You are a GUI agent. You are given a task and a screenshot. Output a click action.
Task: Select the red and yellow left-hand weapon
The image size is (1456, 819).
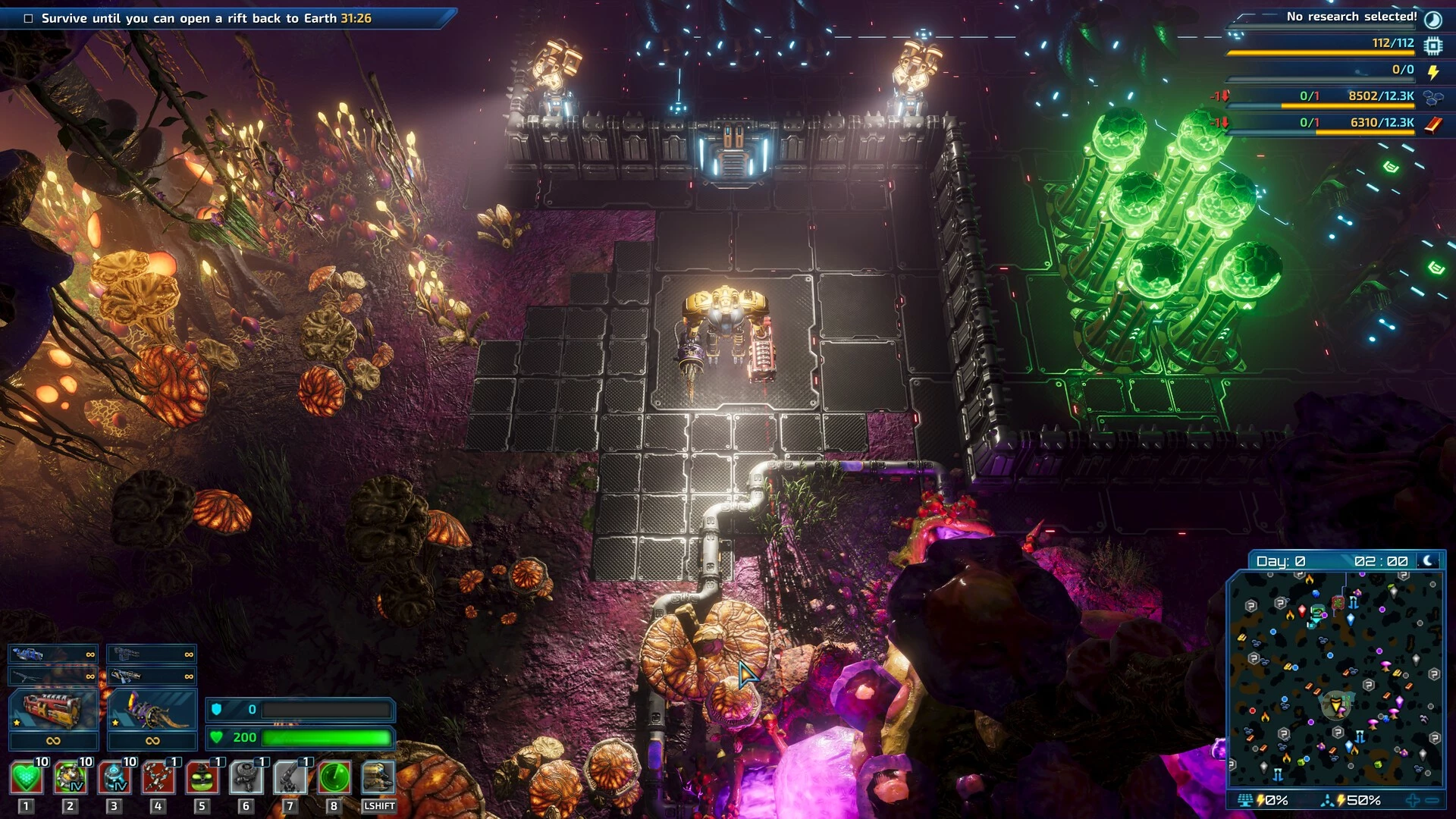click(53, 711)
